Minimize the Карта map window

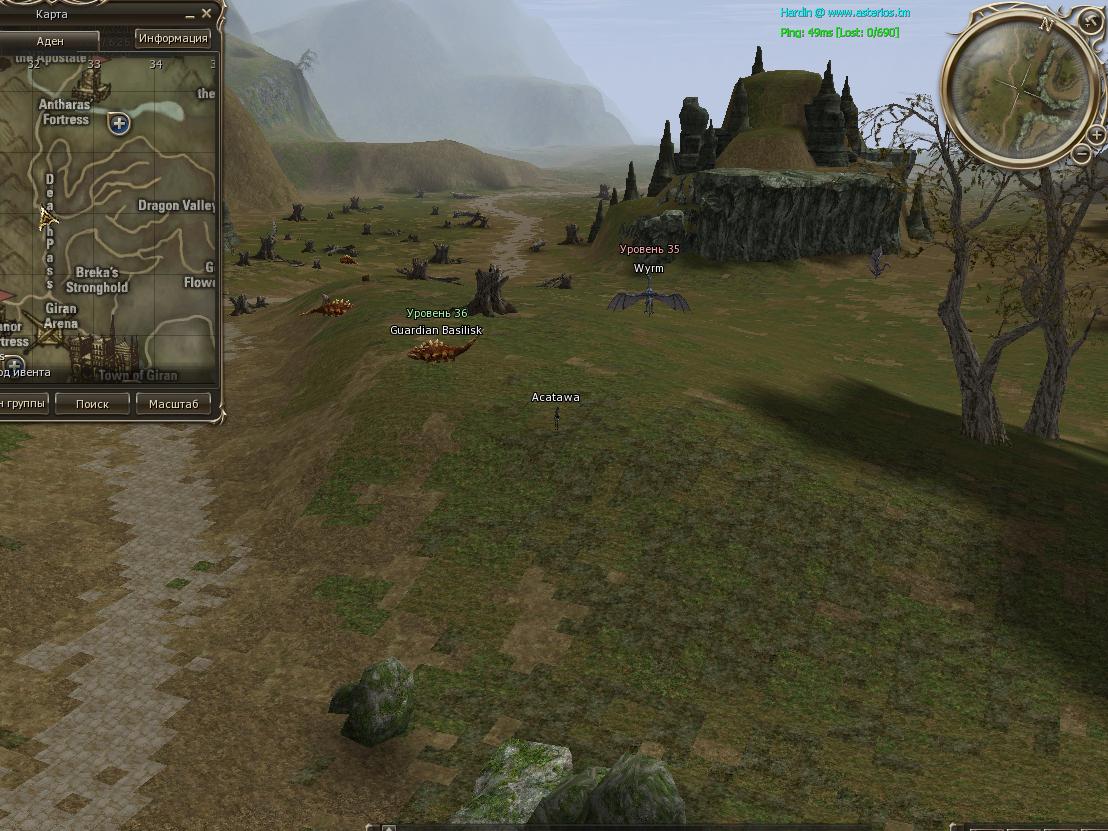click(x=190, y=15)
